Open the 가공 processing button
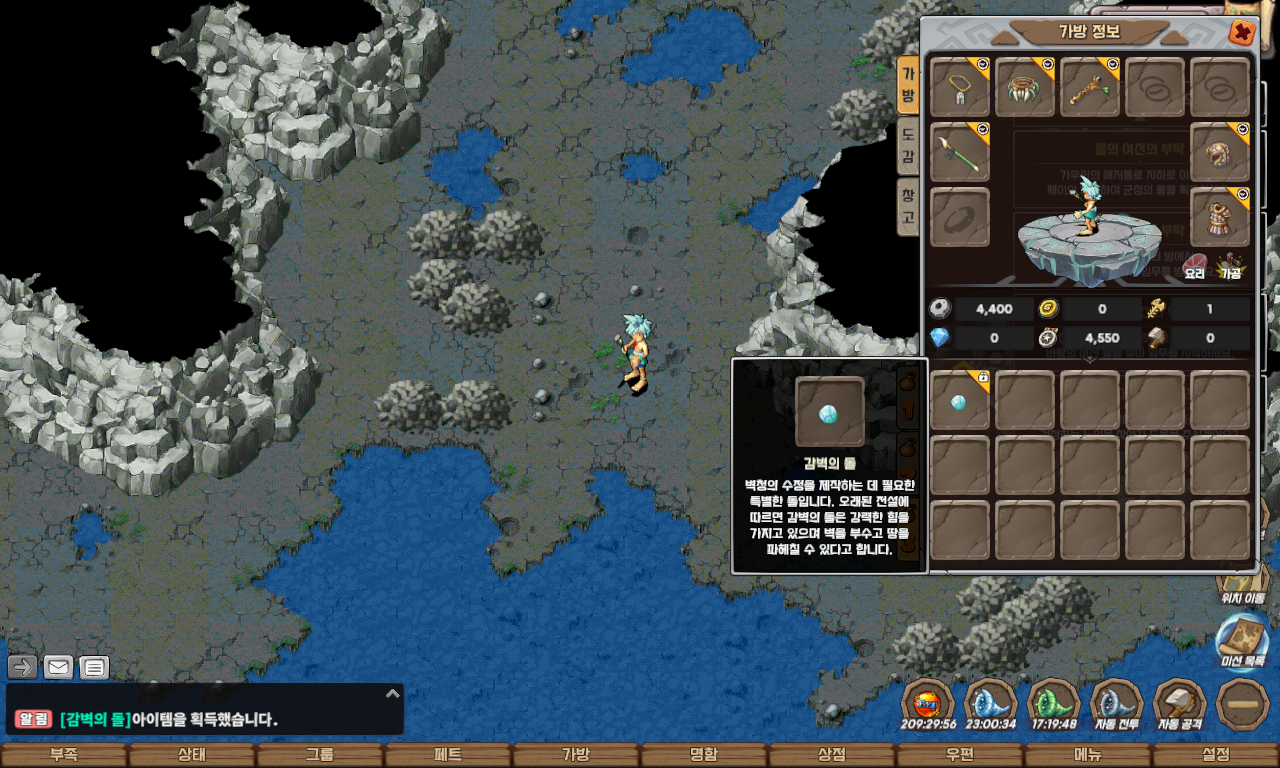 point(1230,266)
